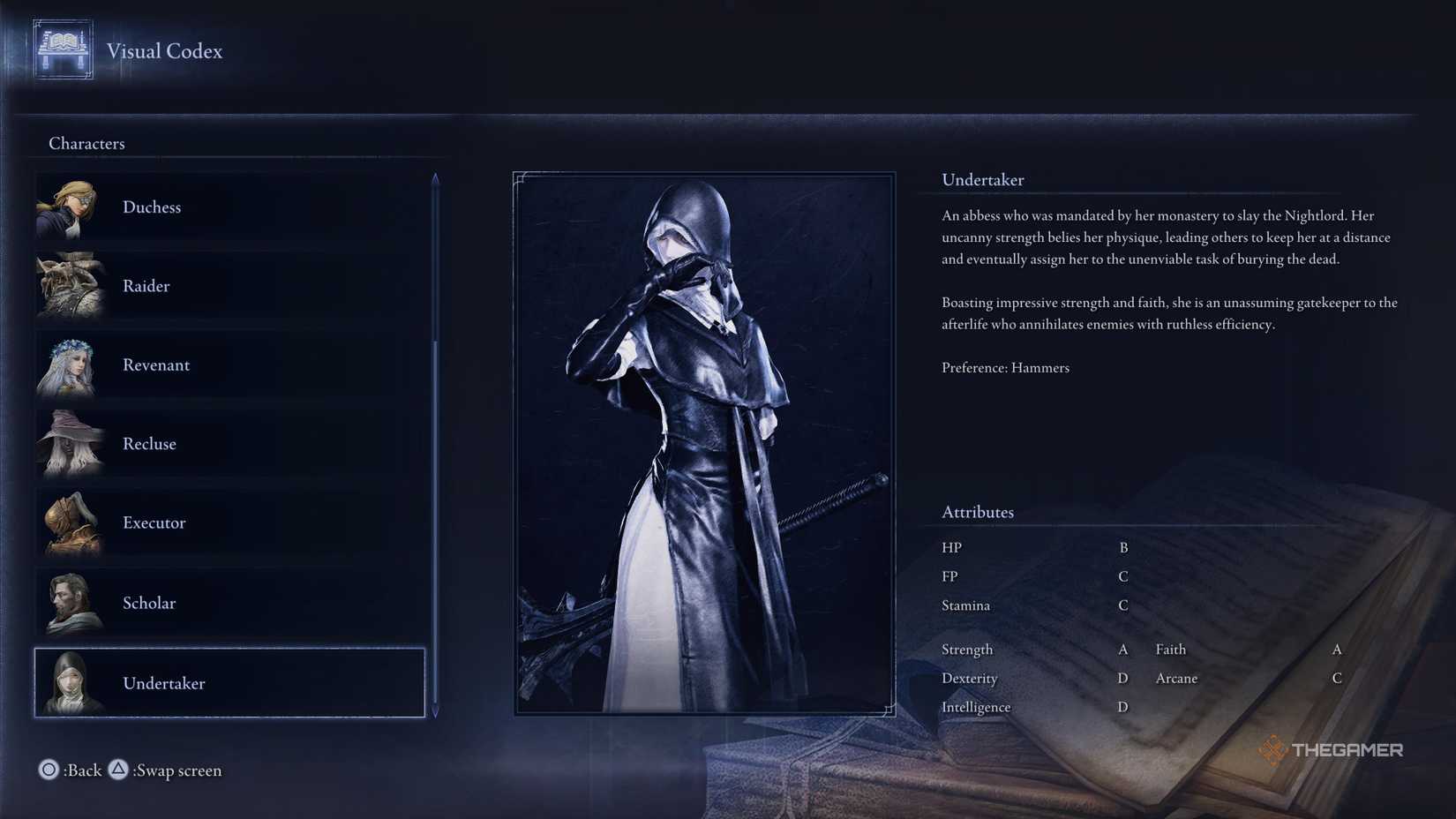Click the triangle Swap screen icon

coord(119,770)
